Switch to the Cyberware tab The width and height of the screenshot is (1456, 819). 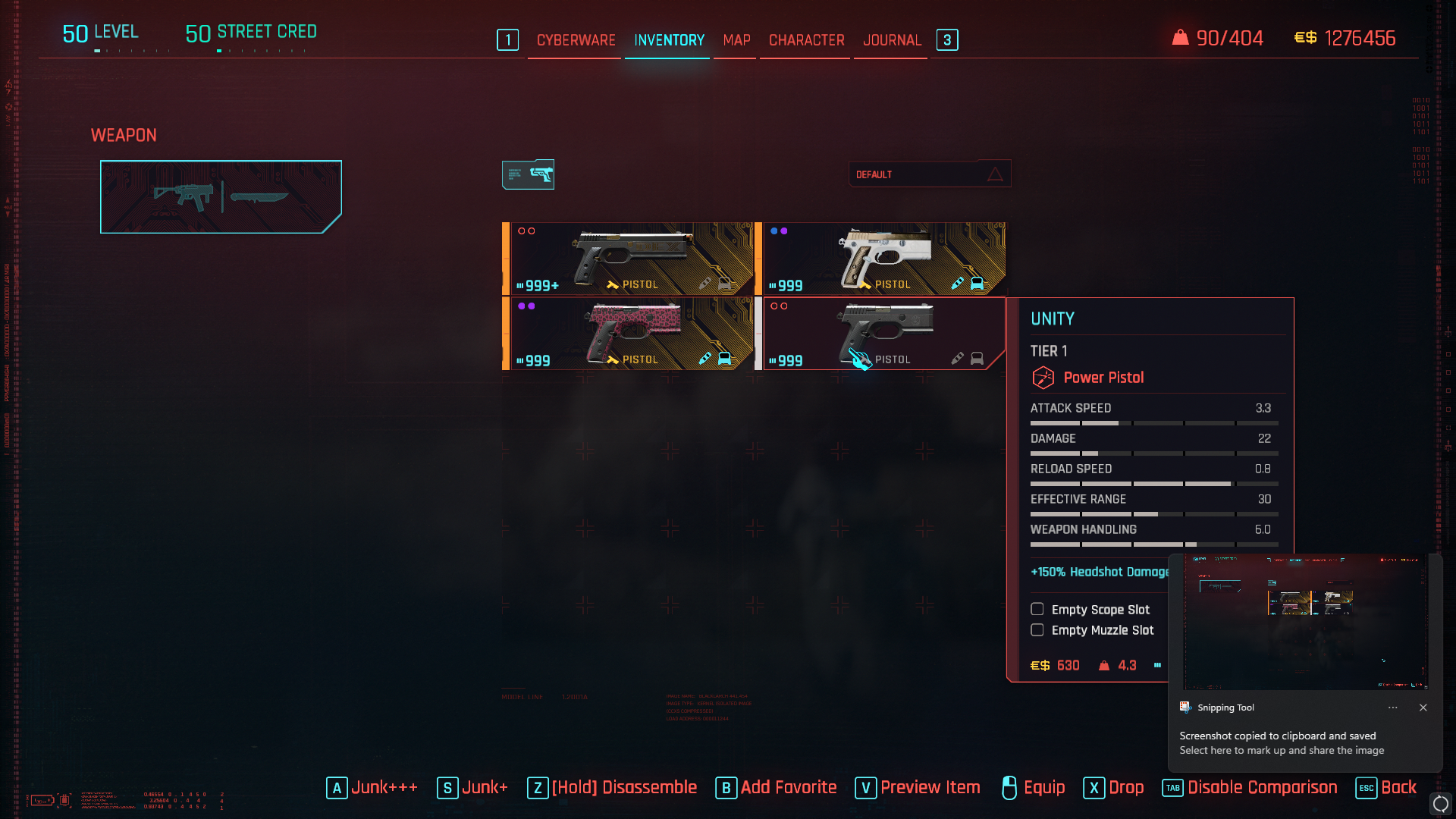(x=576, y=40)
